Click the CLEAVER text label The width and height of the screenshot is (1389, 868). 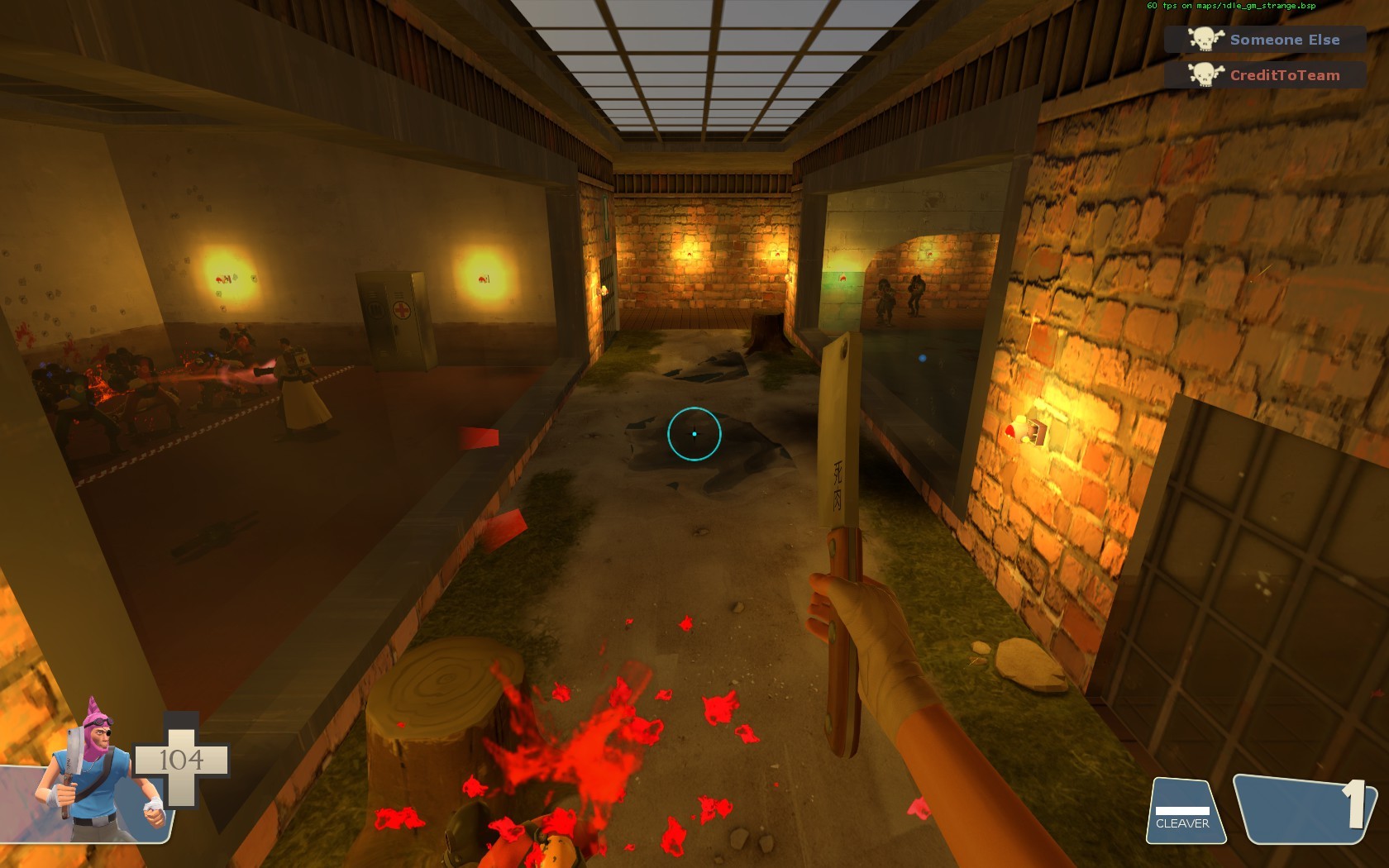click(1184, 823)
